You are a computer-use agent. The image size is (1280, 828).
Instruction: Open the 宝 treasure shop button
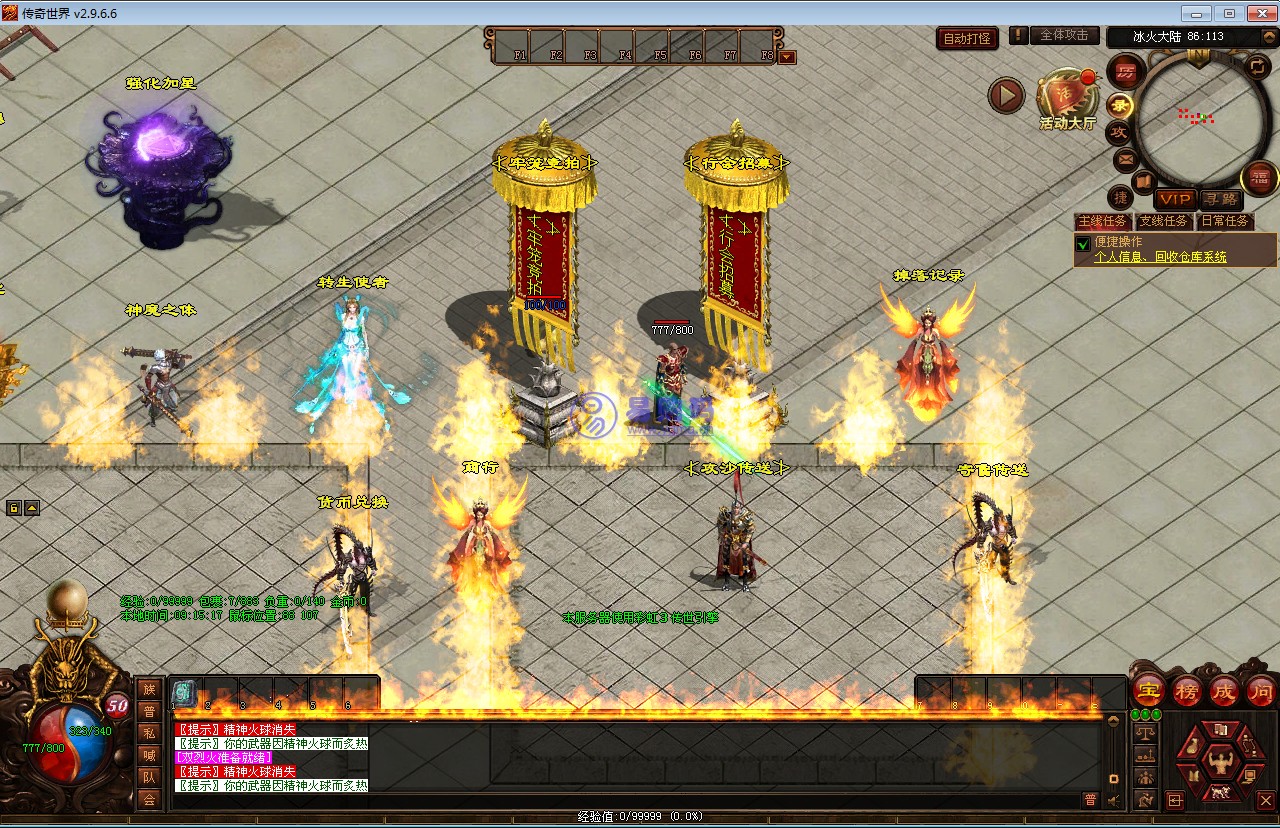coord(1148,690)
